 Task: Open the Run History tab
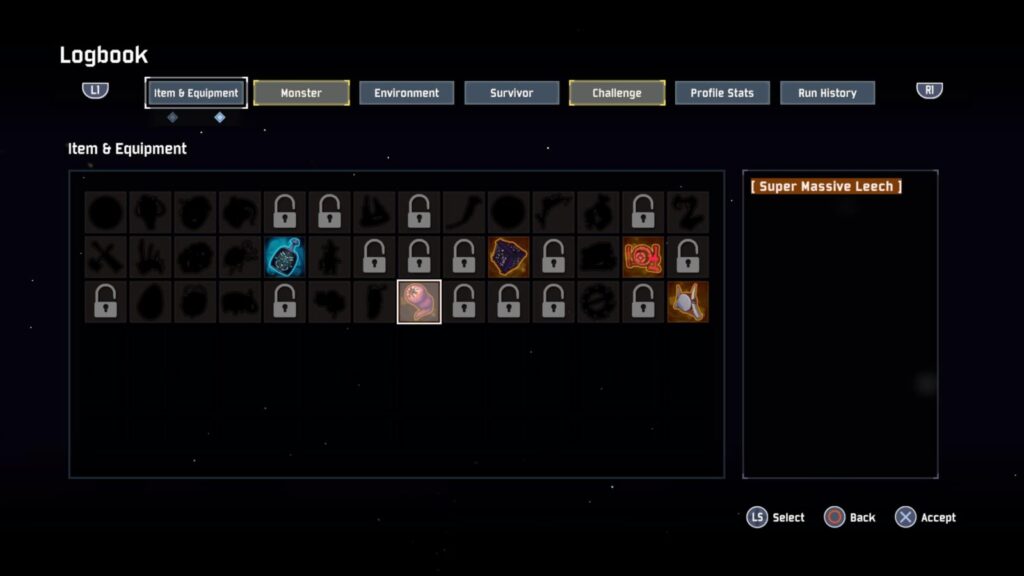pyautogui.click(x=827, y=93)
